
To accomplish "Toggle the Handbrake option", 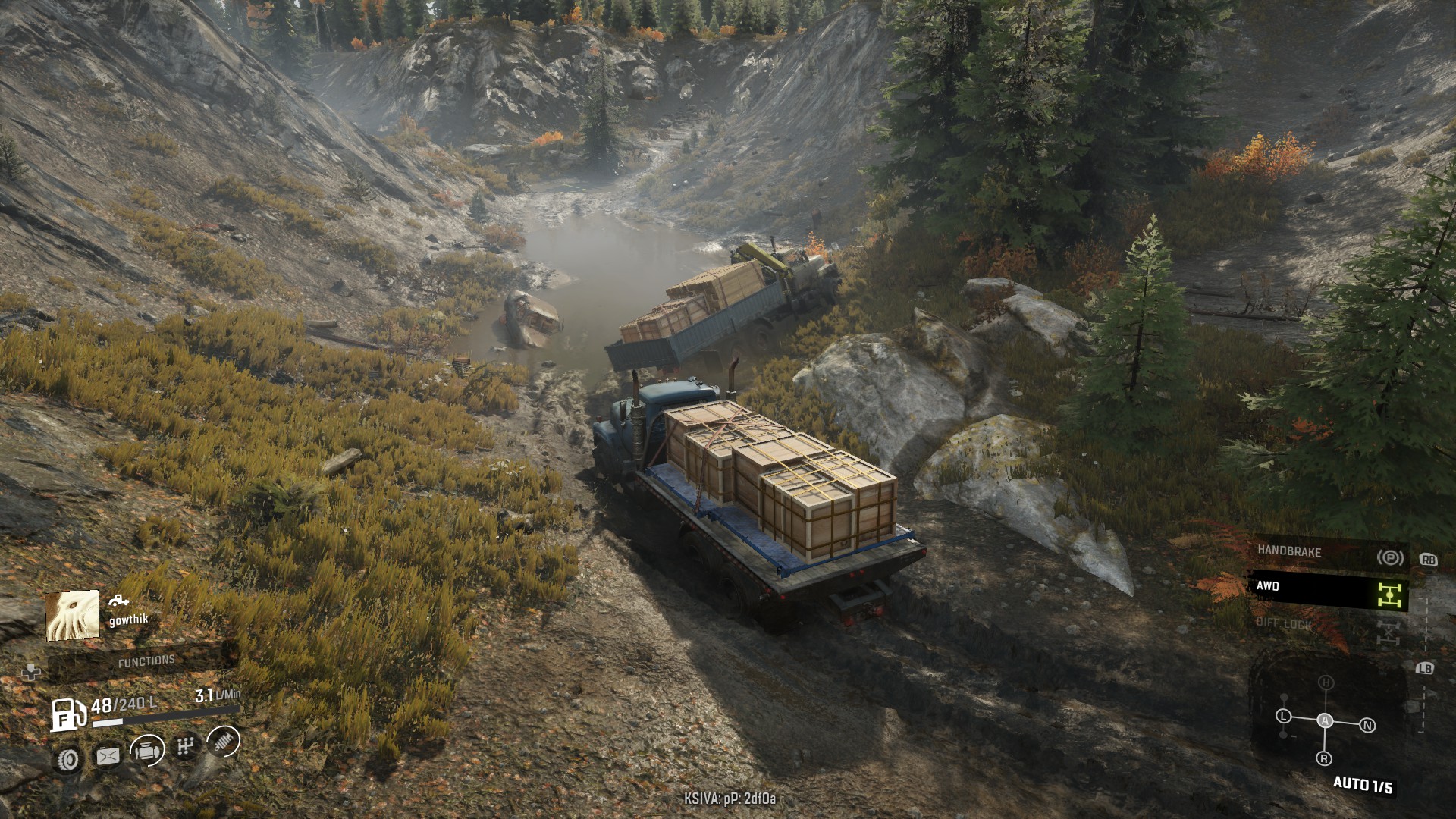I will (1329, 554).
